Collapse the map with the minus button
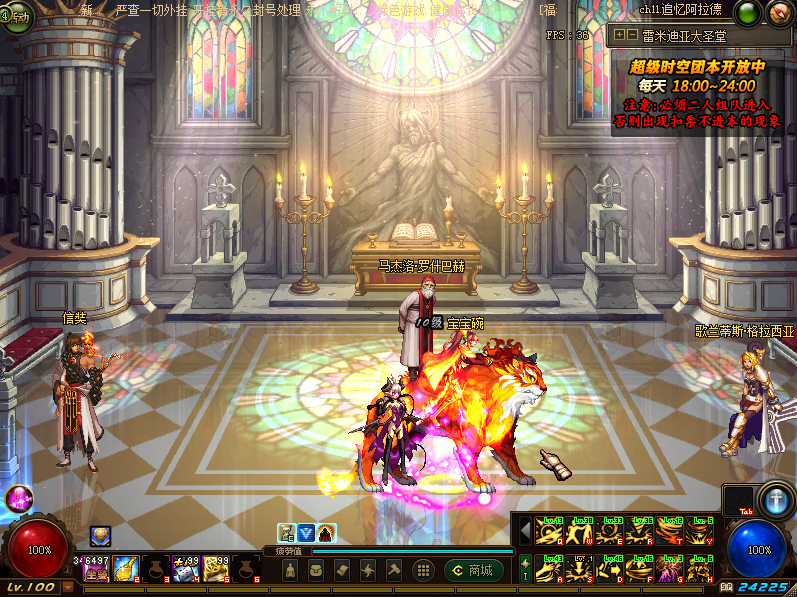 pos(633,35)
